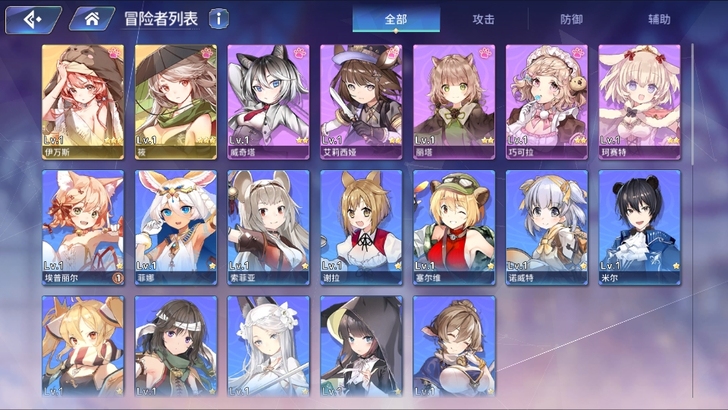Switch to the 辅助 (Support) tab

click(x=659, y=19)
